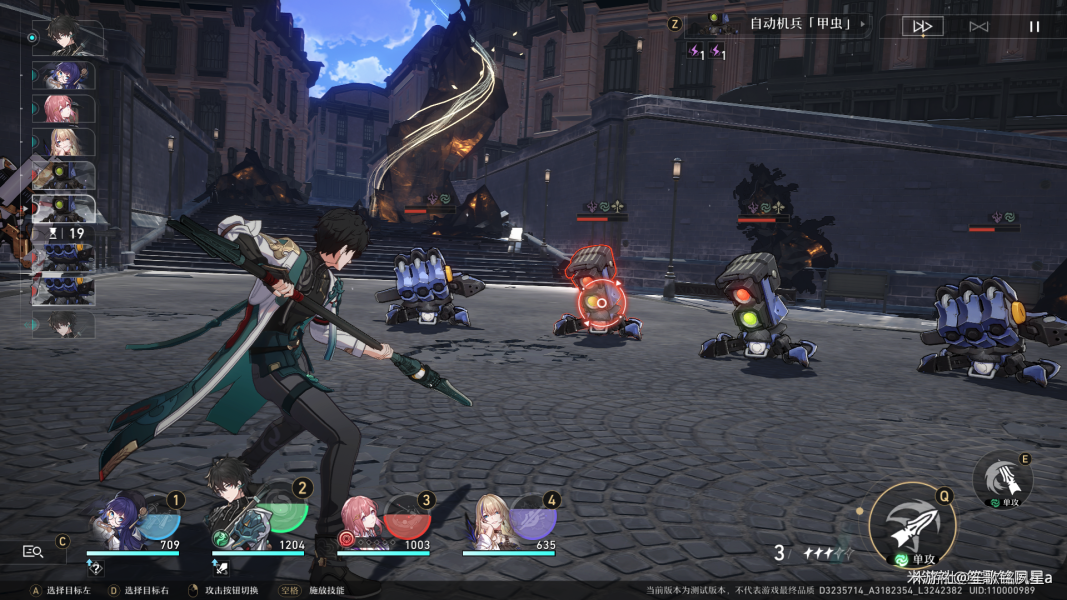Select the purple-haired girl in the turn order
This screenshot has width=1067, height=600.
click(64, 76)
